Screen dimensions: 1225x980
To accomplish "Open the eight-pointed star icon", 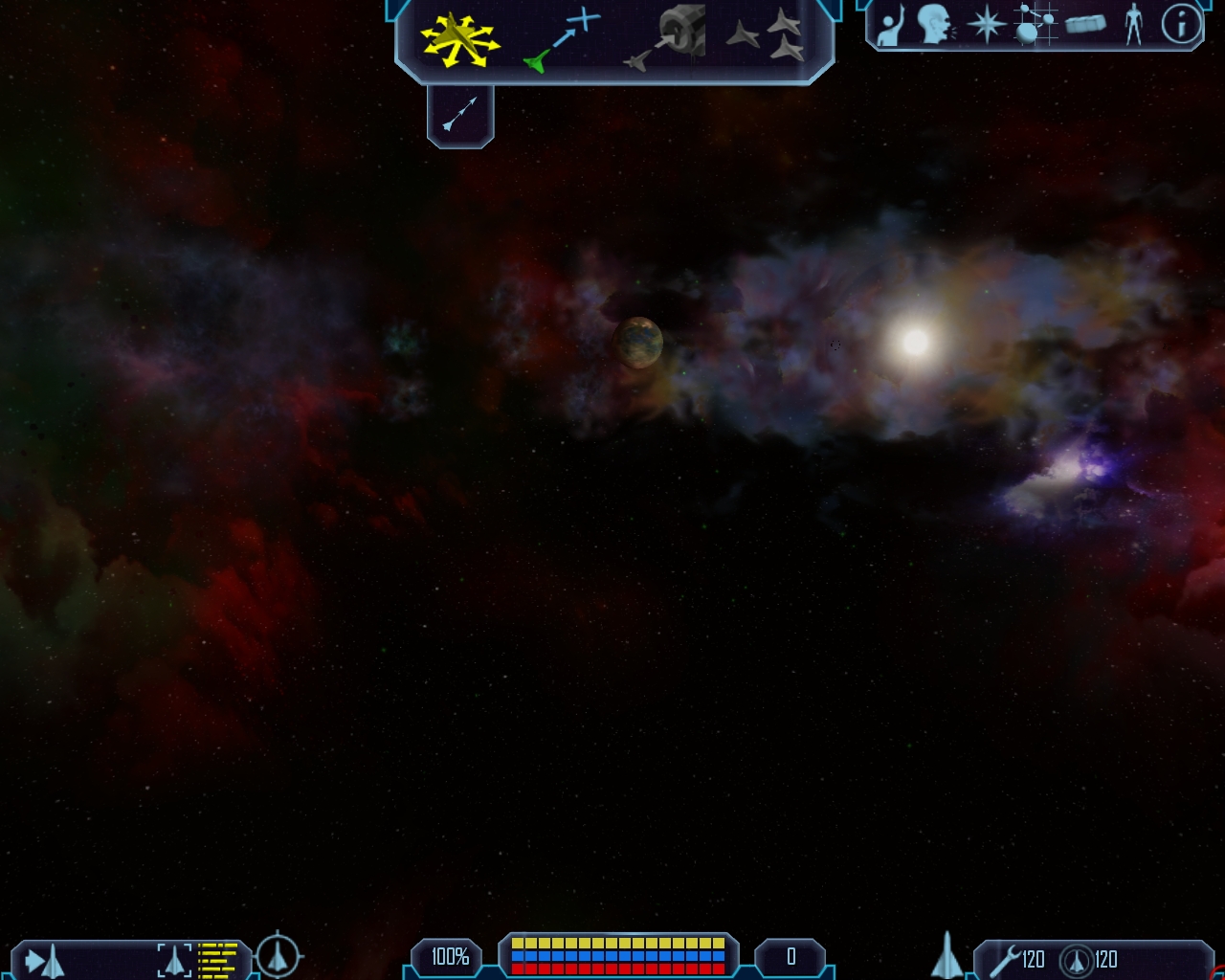I will (986, 25).
